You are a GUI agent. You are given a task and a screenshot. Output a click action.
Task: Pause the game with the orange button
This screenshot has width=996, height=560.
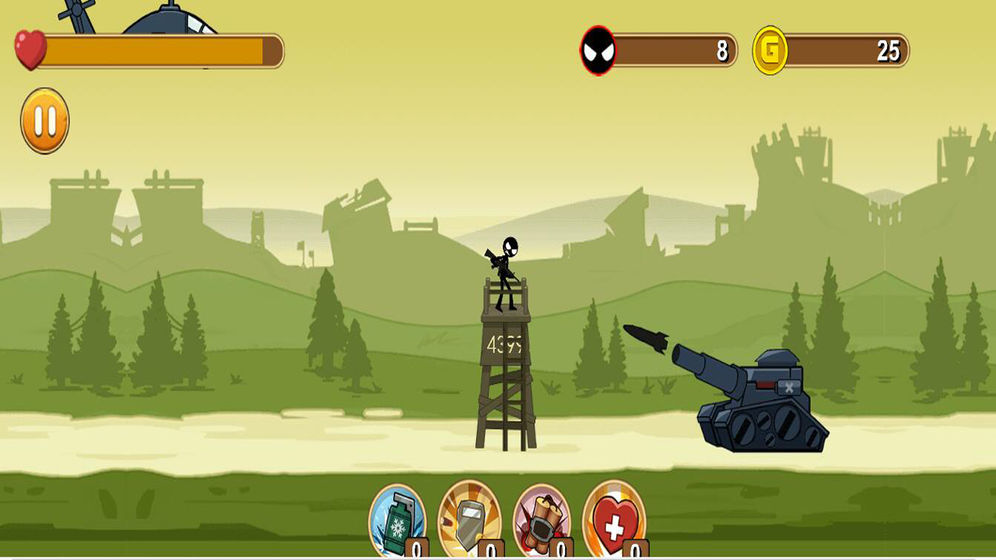(x=45, y=121)
